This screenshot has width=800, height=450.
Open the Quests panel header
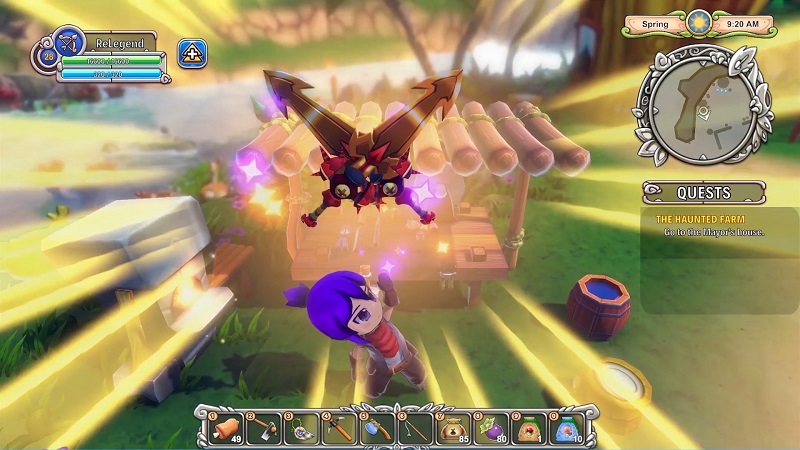[704, 192]
